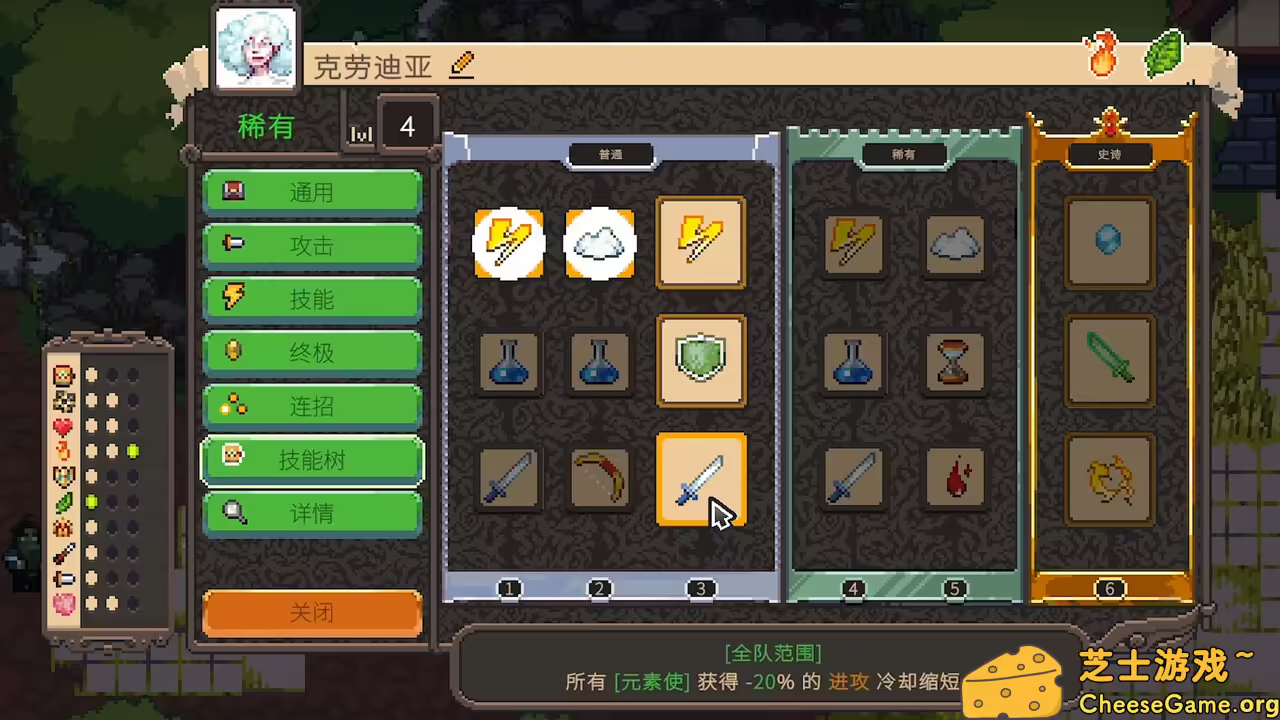Select the boomerang skill icon
The image size is (1280, 720).
click(x=599, y=479)
